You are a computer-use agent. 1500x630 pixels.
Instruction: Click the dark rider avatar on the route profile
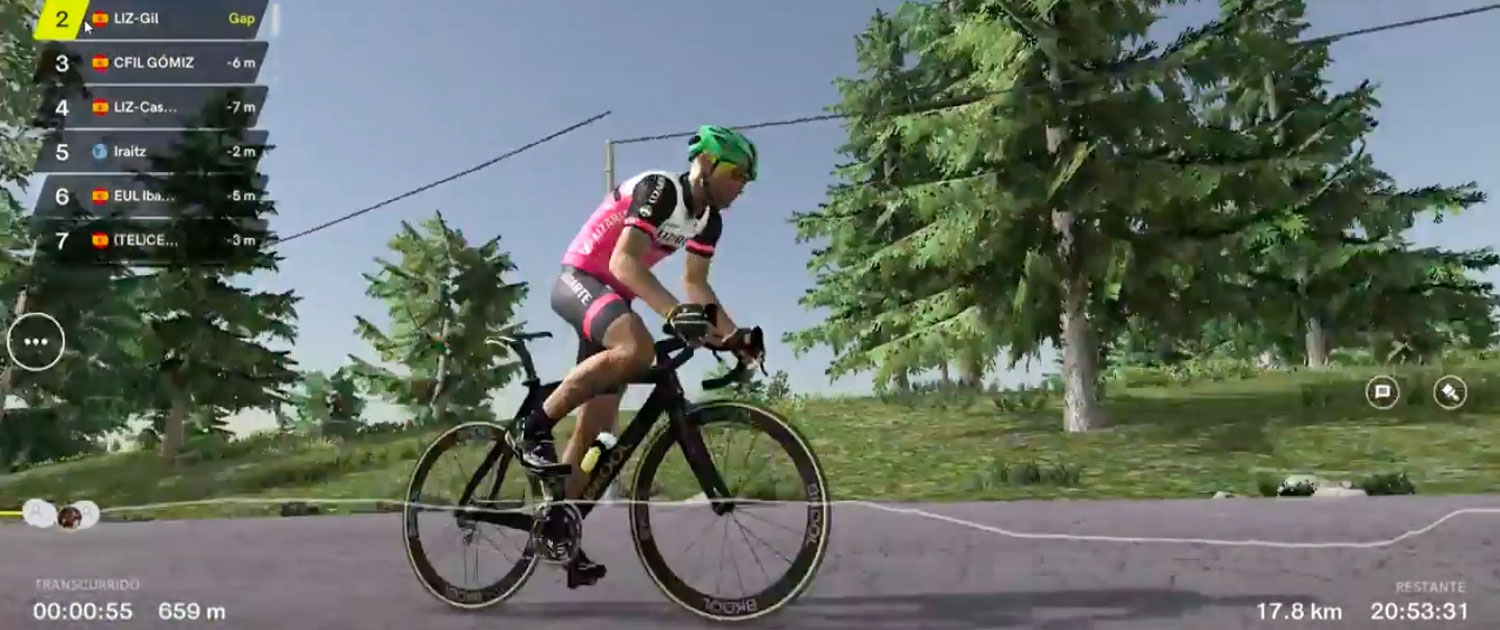(69, 516)
